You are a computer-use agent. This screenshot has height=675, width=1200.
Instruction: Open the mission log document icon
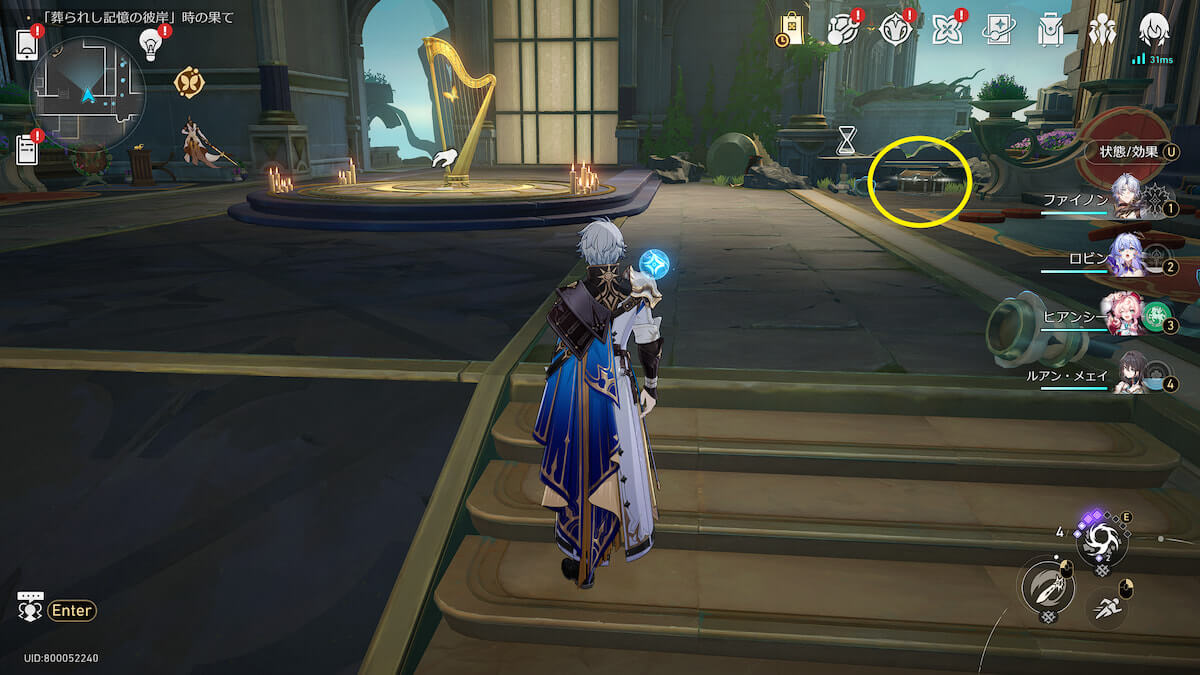(x=27, y=150)
